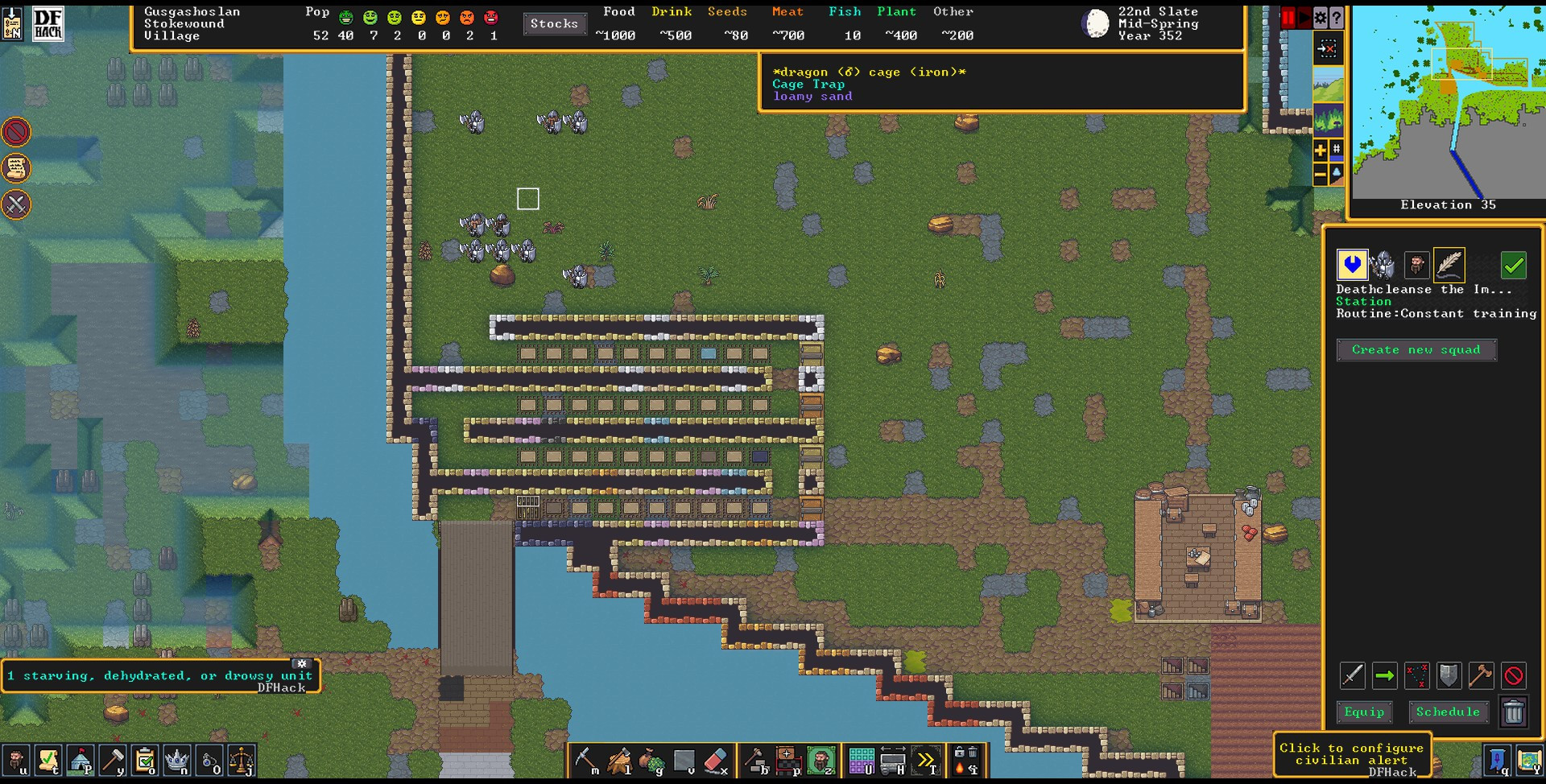This screenshot has width=1546, height=784.
Task: Pause the game with the red pause button
Action: point(1288,18)
